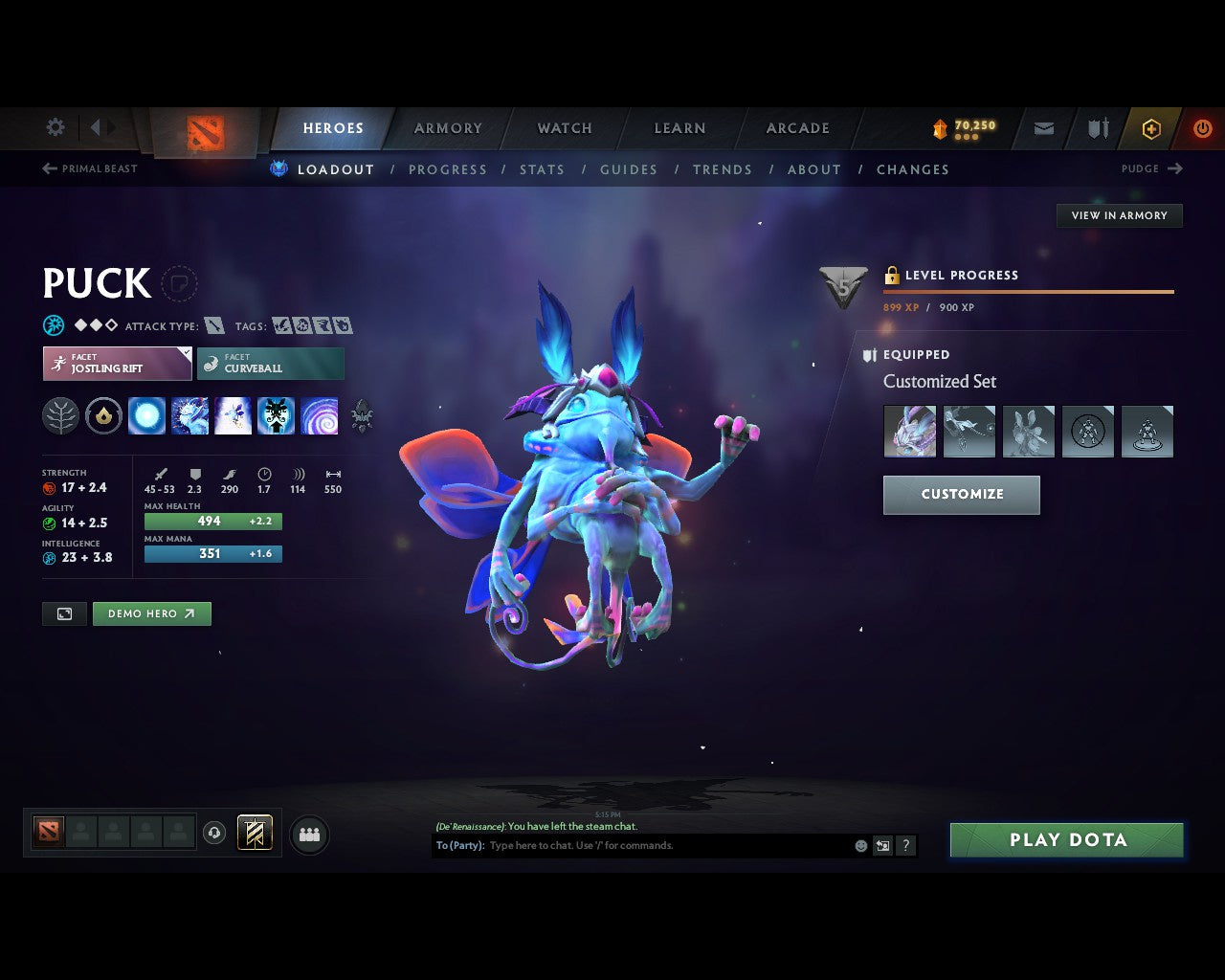The height and width of the screenshot is (980, 1225).
Task: Open the mail notifications icon
Action: point(1042,127)
